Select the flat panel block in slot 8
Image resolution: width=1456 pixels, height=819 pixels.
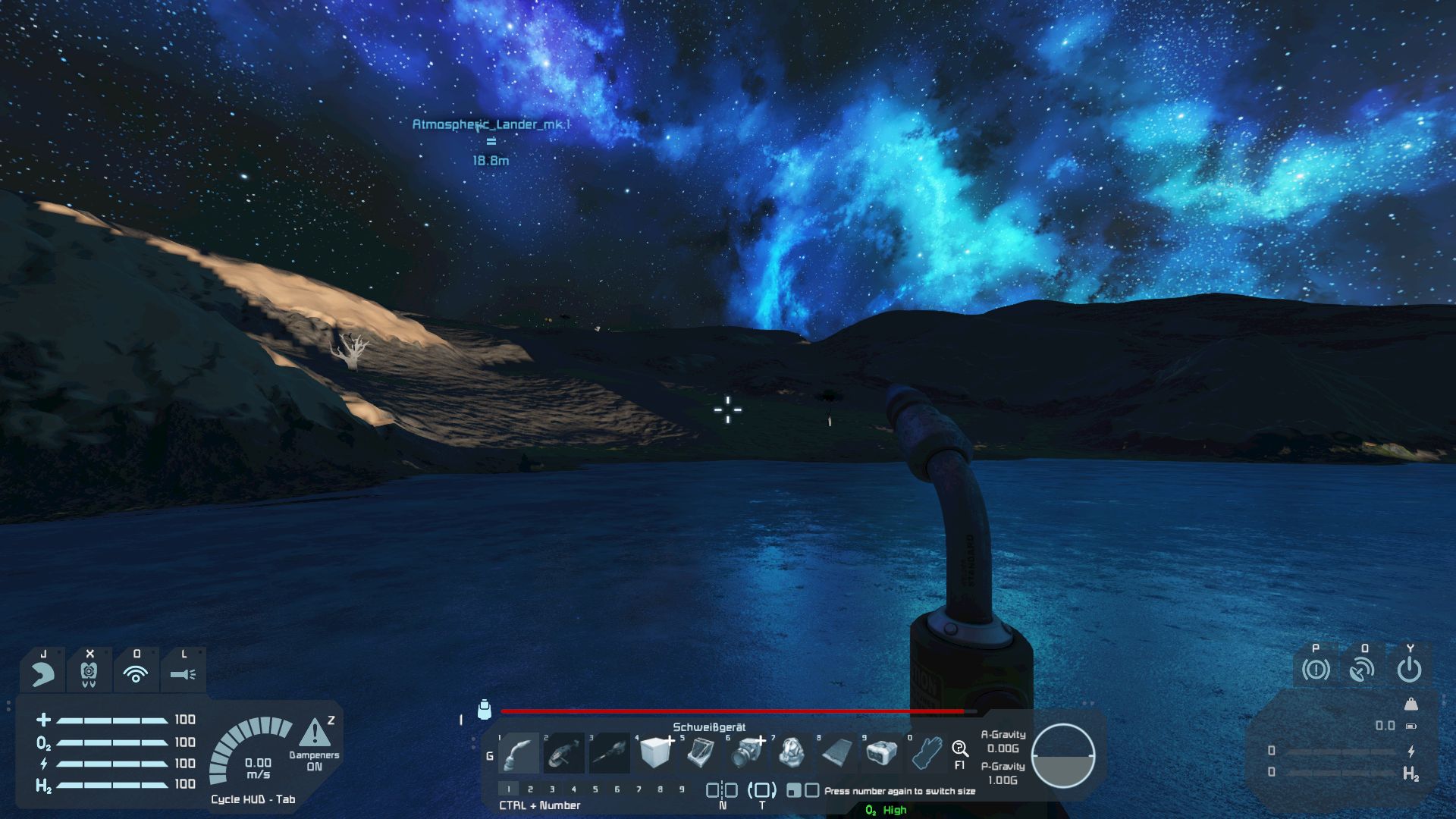point(837,754)
